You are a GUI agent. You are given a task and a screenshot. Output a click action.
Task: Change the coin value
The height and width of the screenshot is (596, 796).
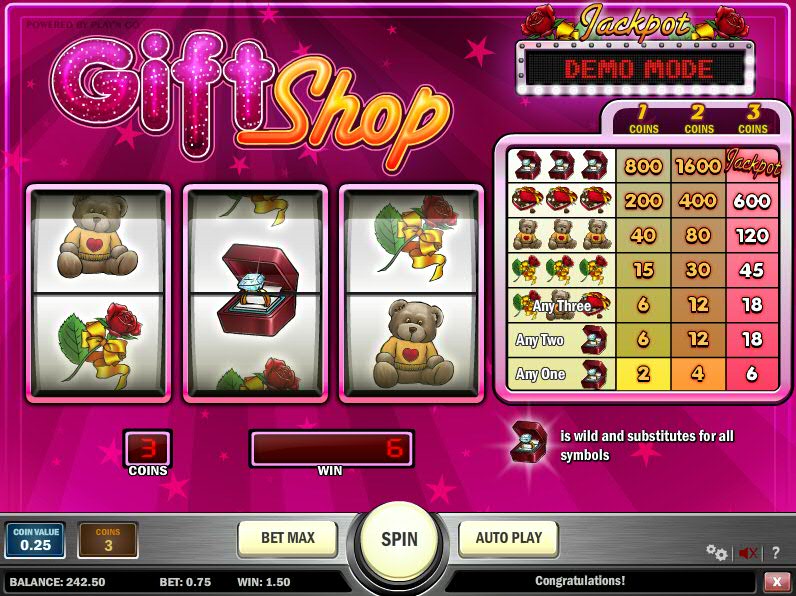click(35, 540)
